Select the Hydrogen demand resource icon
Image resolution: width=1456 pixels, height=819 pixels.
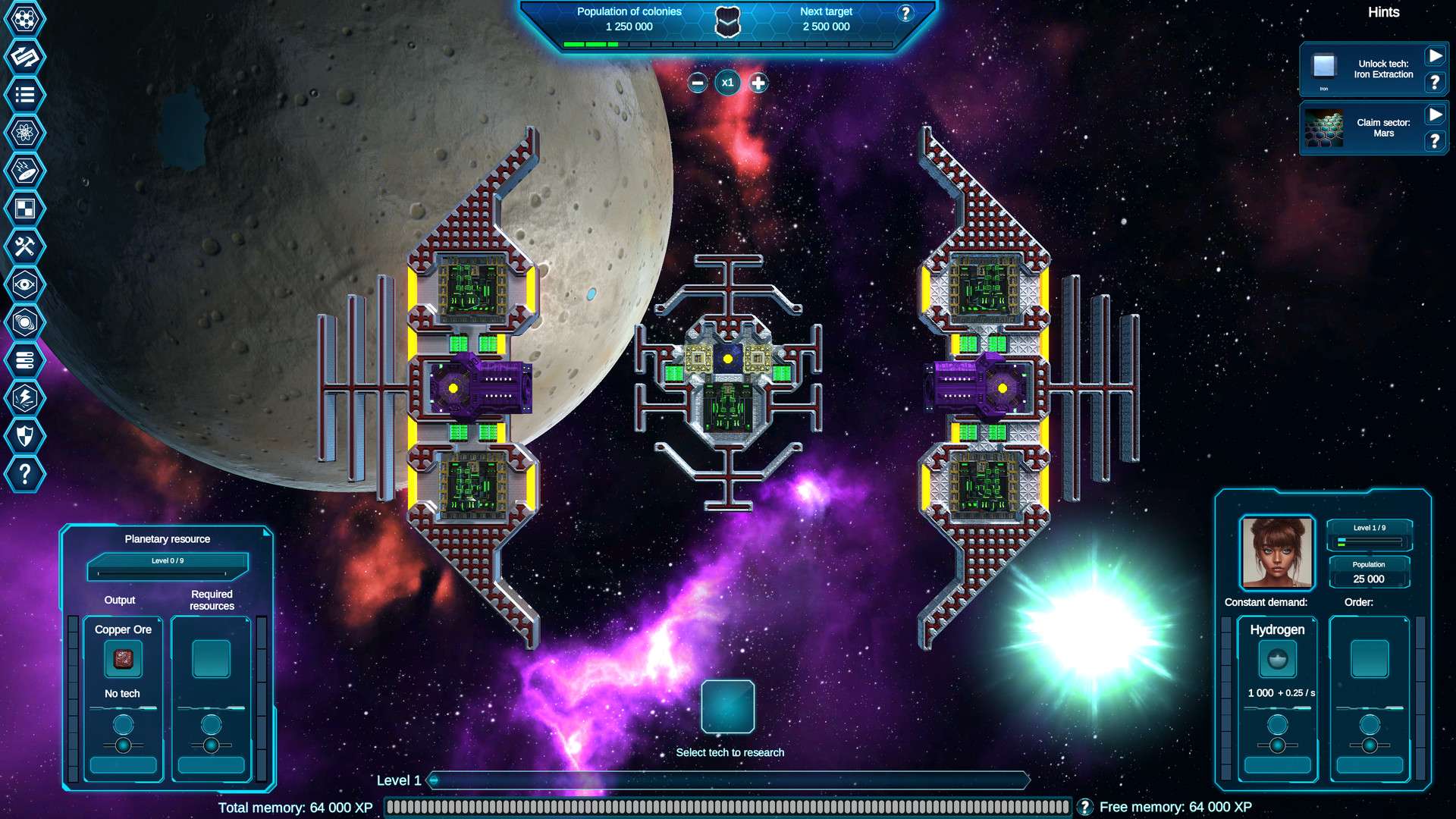(x=1277, y=658)
